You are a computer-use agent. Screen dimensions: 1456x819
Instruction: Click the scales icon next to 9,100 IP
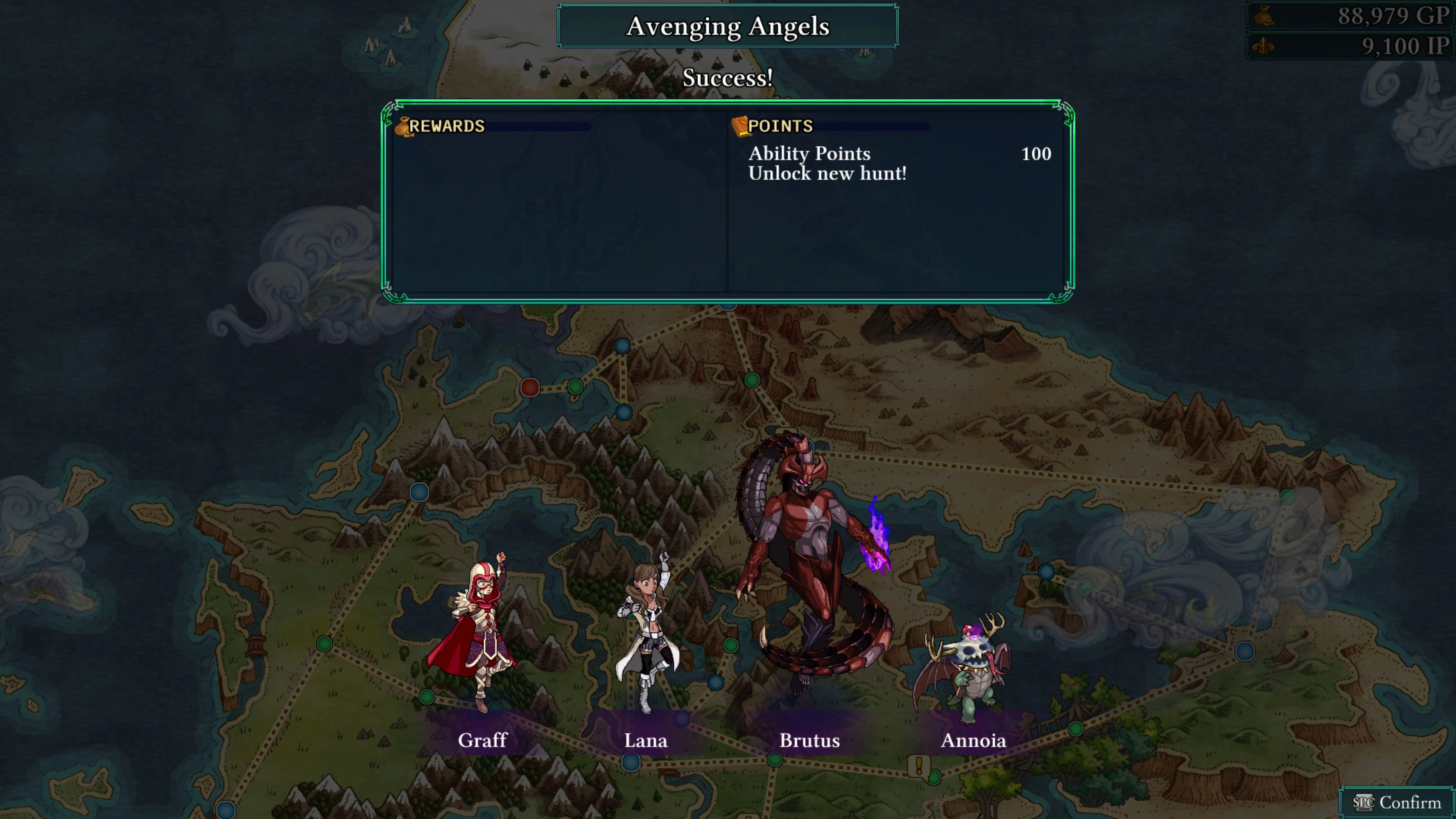1265,46
